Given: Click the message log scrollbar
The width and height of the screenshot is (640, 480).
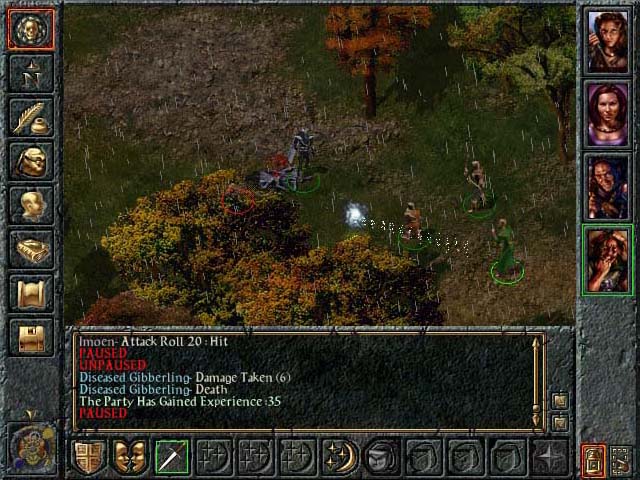Looking at the screenshot, I should tap(538, 375).
